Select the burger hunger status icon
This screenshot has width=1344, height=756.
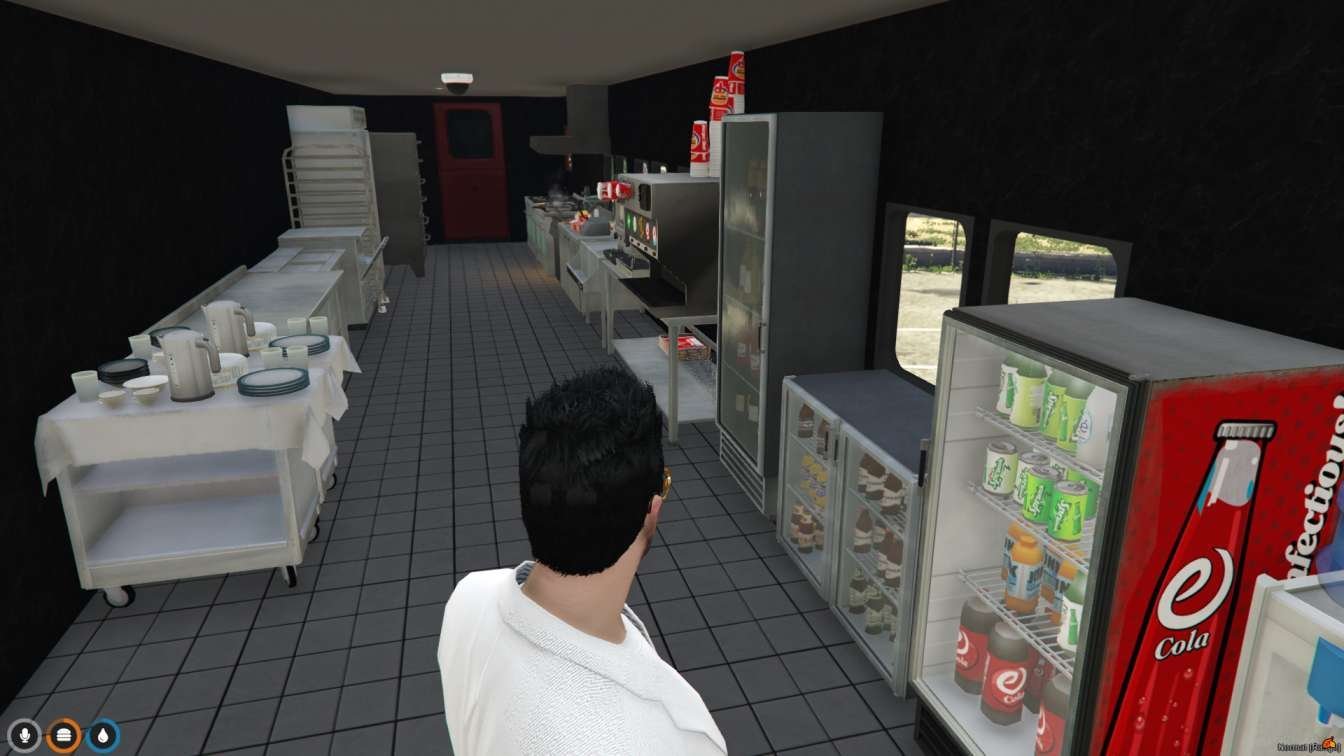tap(63, 736)
